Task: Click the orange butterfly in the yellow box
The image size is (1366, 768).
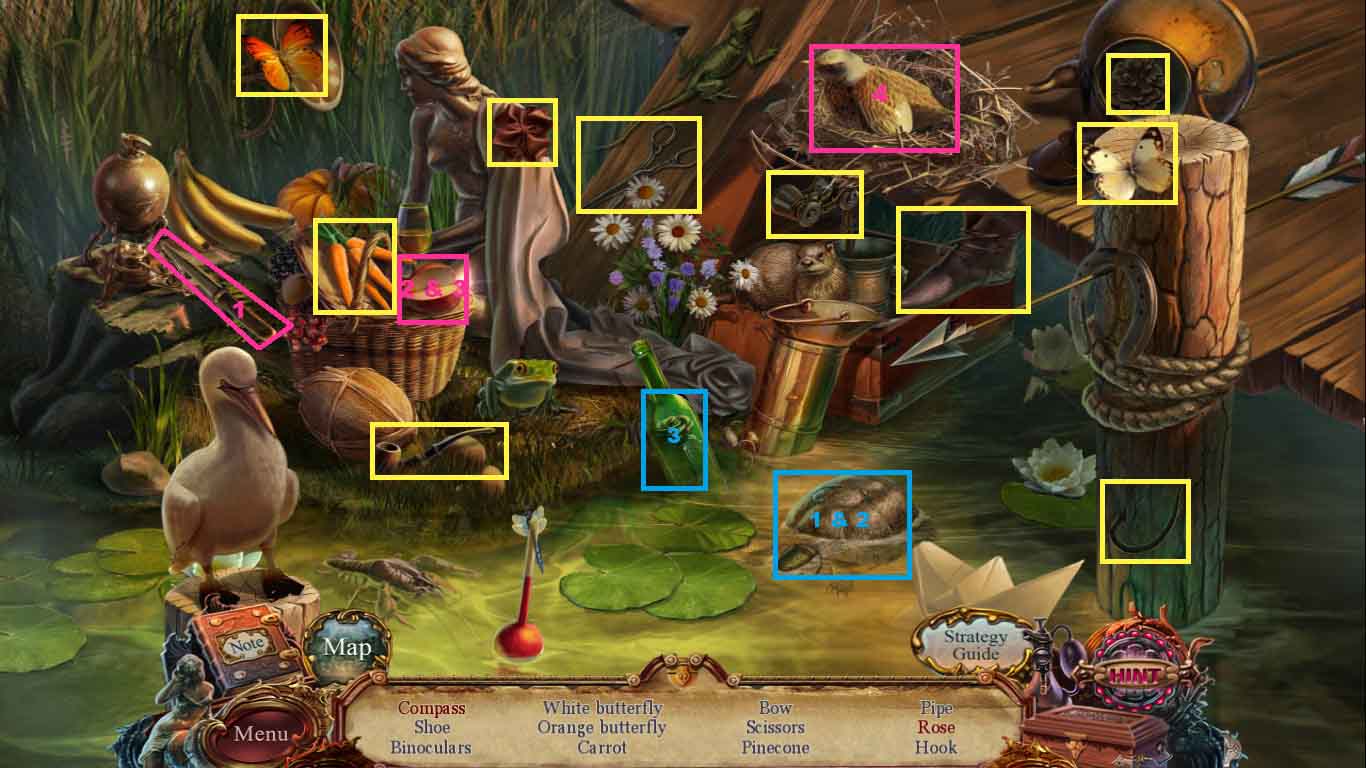Action: 283,55
